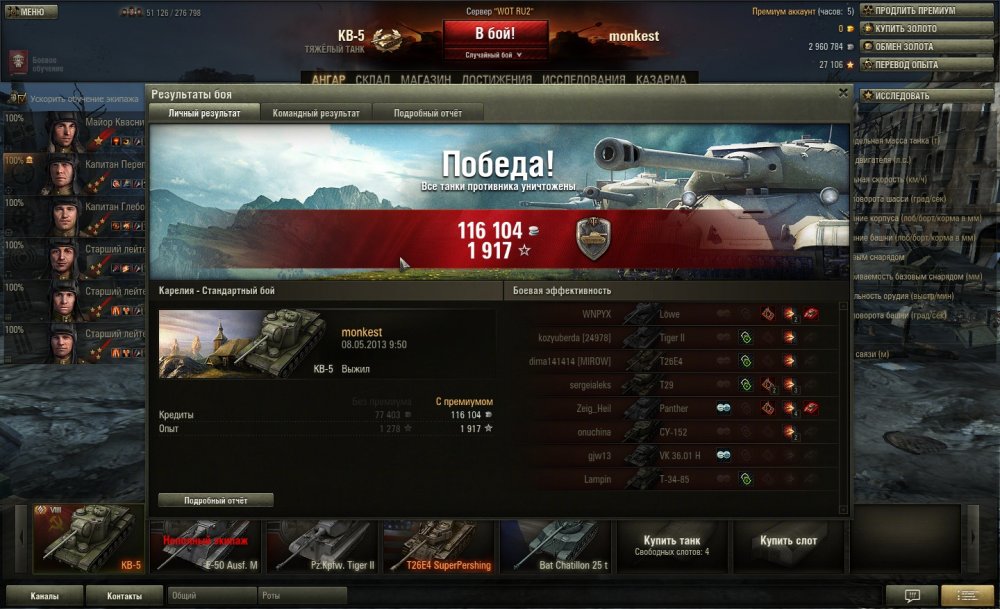Go to the Склад section
The height and width of the screenshot is (609, 1000).
(x=373, y=80)
